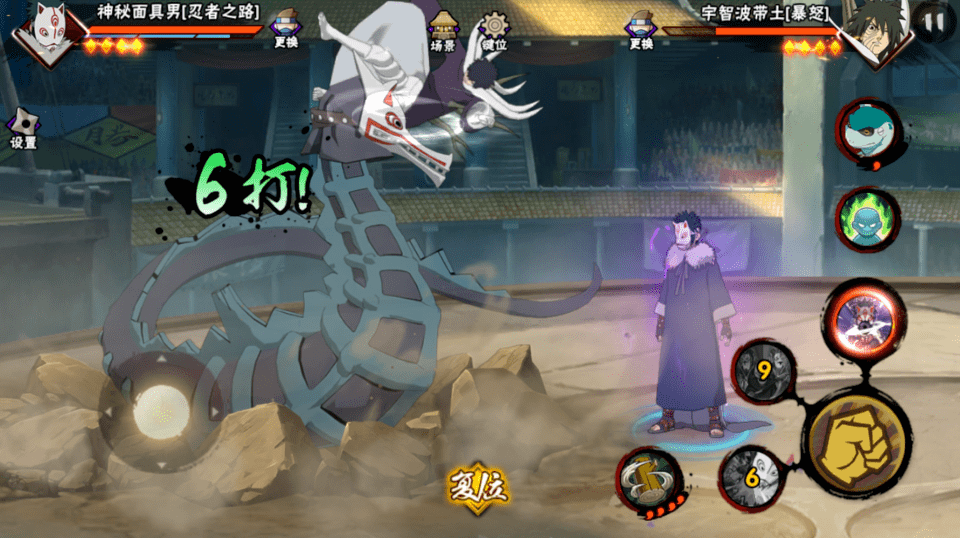Viewport: 960px width, 538px height.
Task: Unleash the red-ringed ultimate skill
Action: [865, 319]
